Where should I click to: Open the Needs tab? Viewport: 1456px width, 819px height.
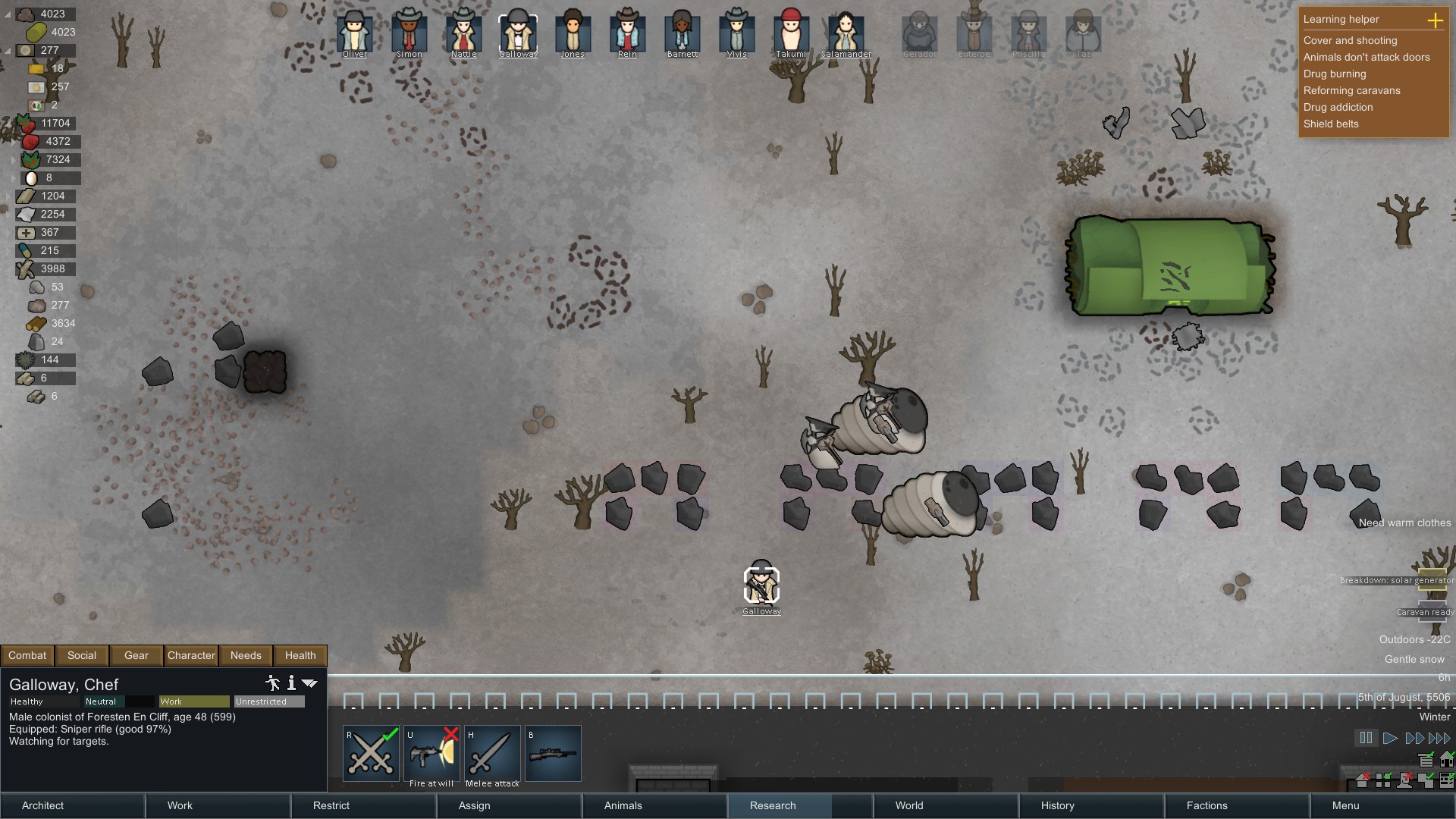point(246,655)
